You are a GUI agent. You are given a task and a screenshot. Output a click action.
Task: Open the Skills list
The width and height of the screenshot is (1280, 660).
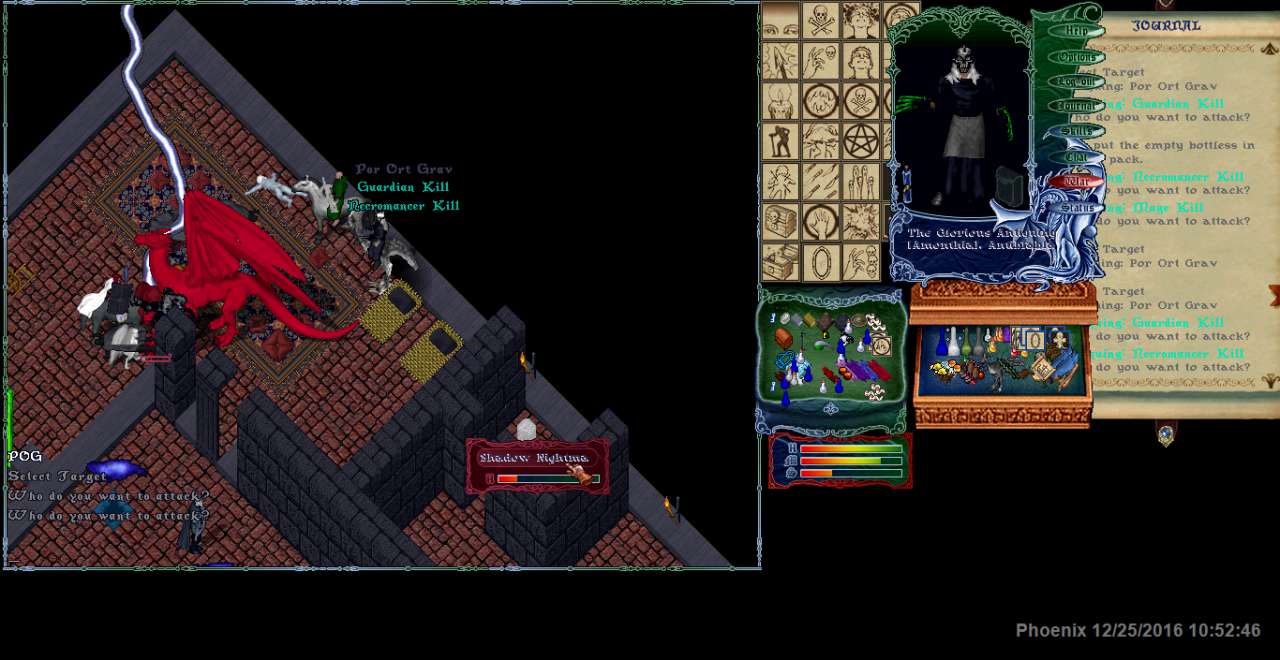click(x=1077, y=131)
